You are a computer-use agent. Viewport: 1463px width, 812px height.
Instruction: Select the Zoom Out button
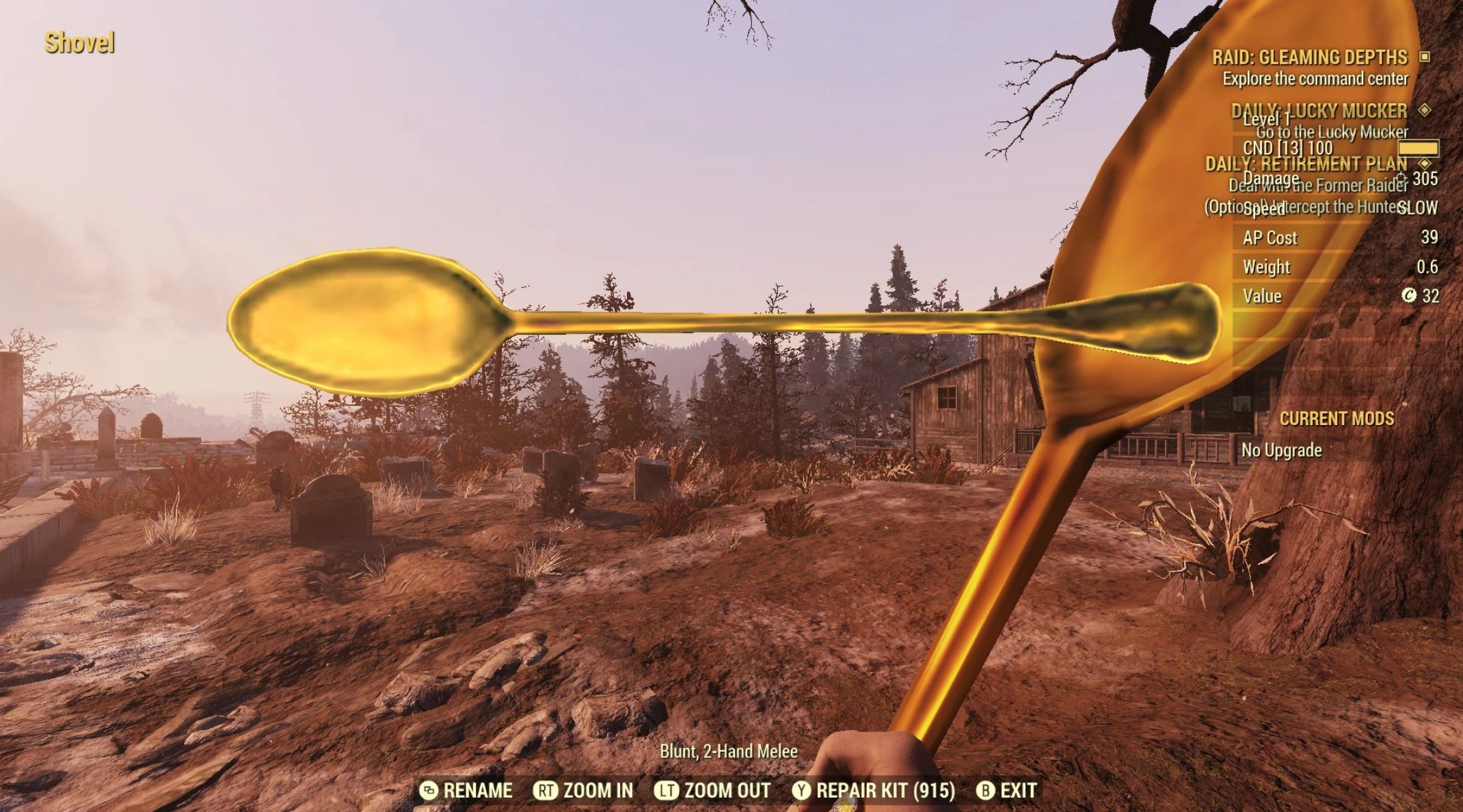pyautogui.click(x=712, y=791)
